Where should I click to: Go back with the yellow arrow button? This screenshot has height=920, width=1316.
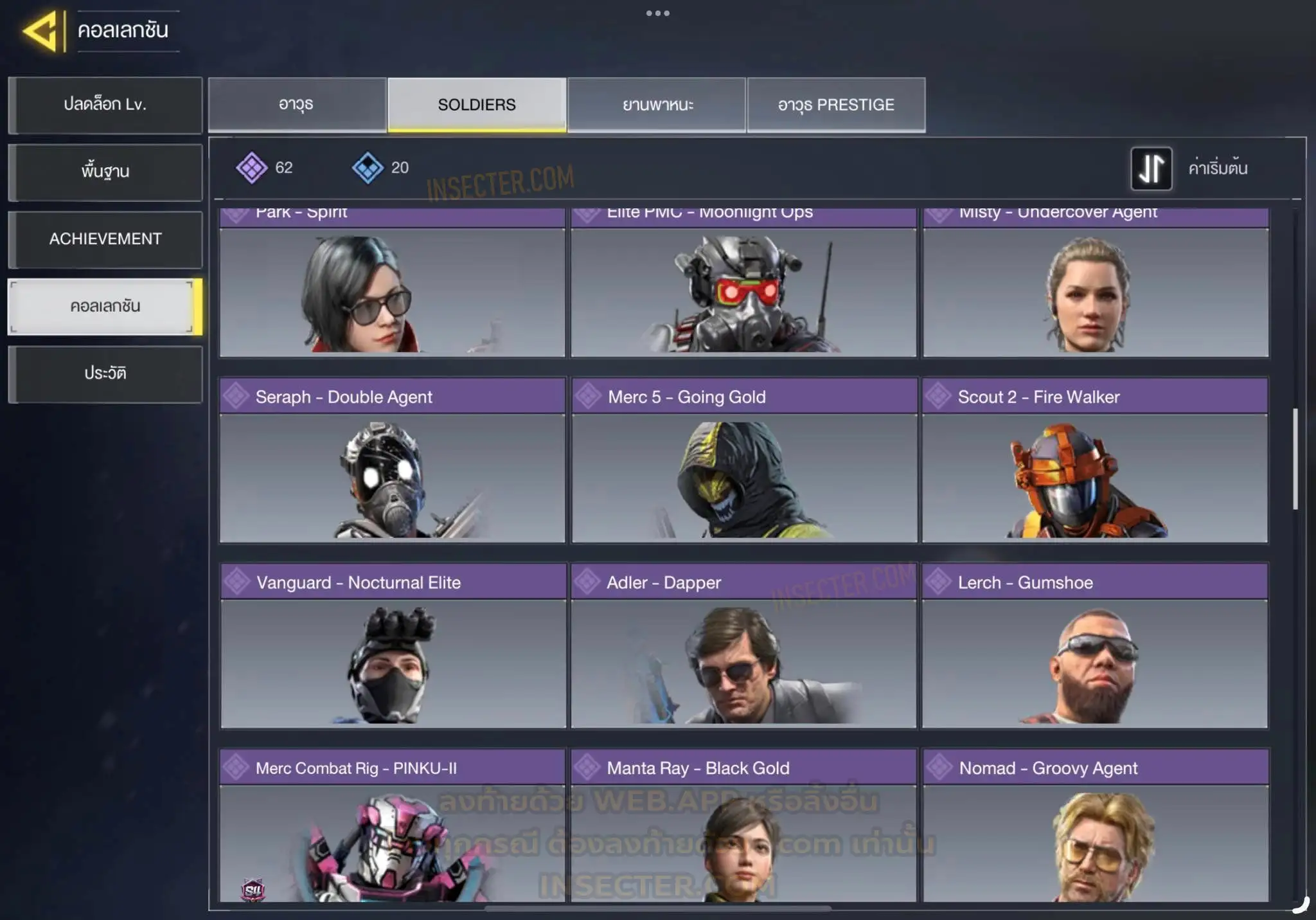coord(41,30)
